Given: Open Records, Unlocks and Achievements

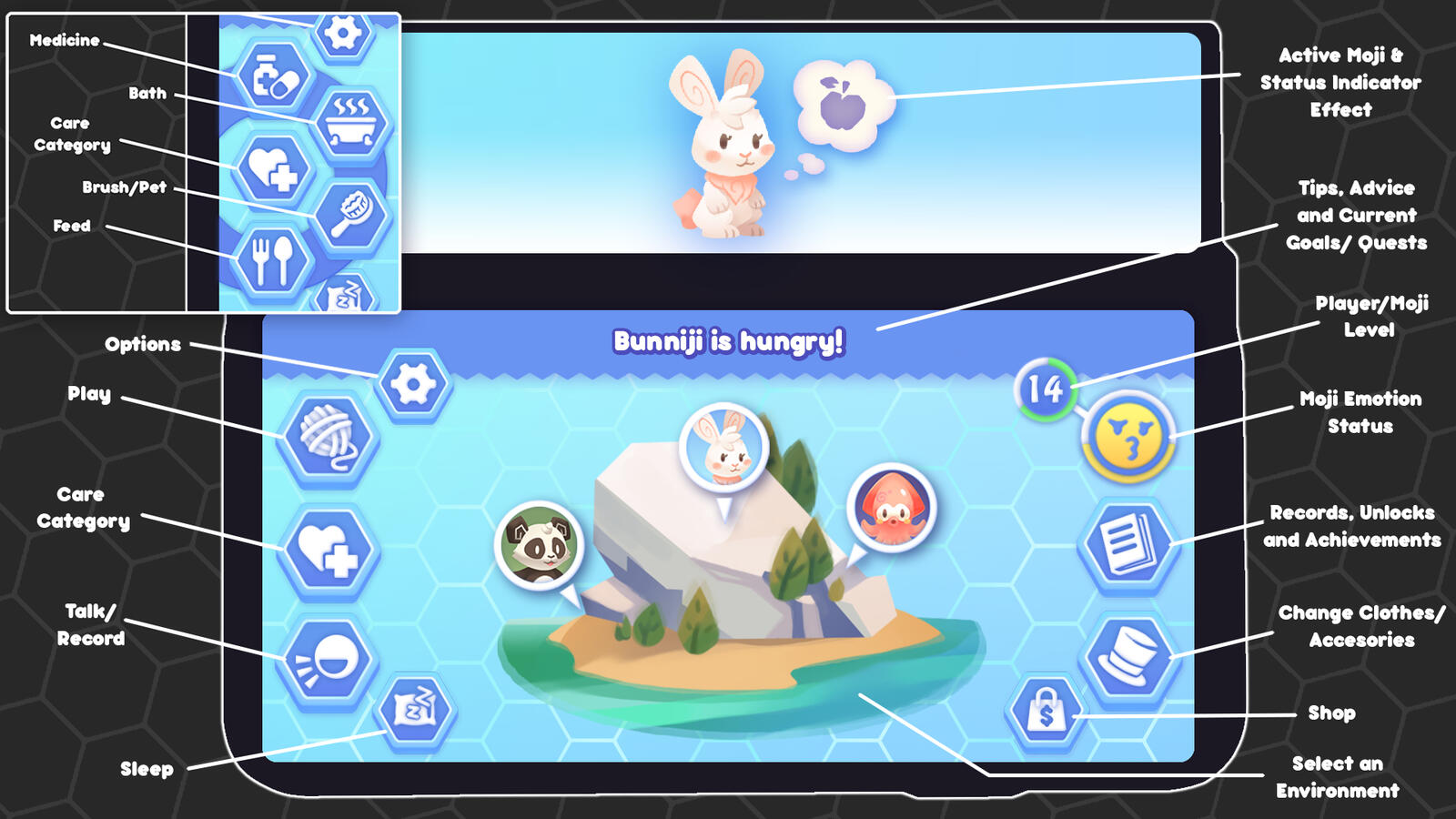Looking at the screenshot, I should [1127, 541].
